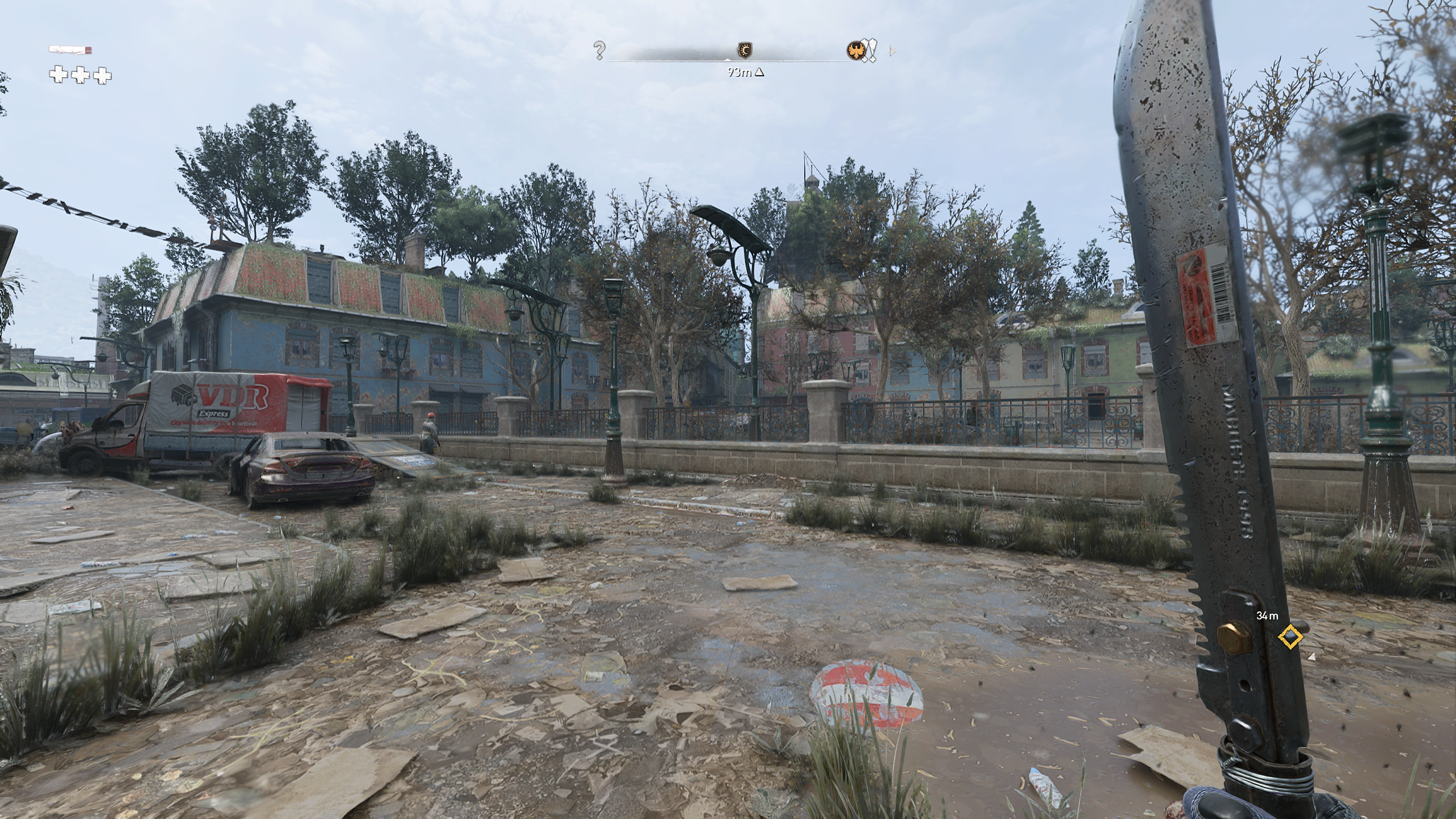The image size is (1456, 819).
Task: Click the golden eagle faction emblem on the compass
Action: (x=857, y=51)
